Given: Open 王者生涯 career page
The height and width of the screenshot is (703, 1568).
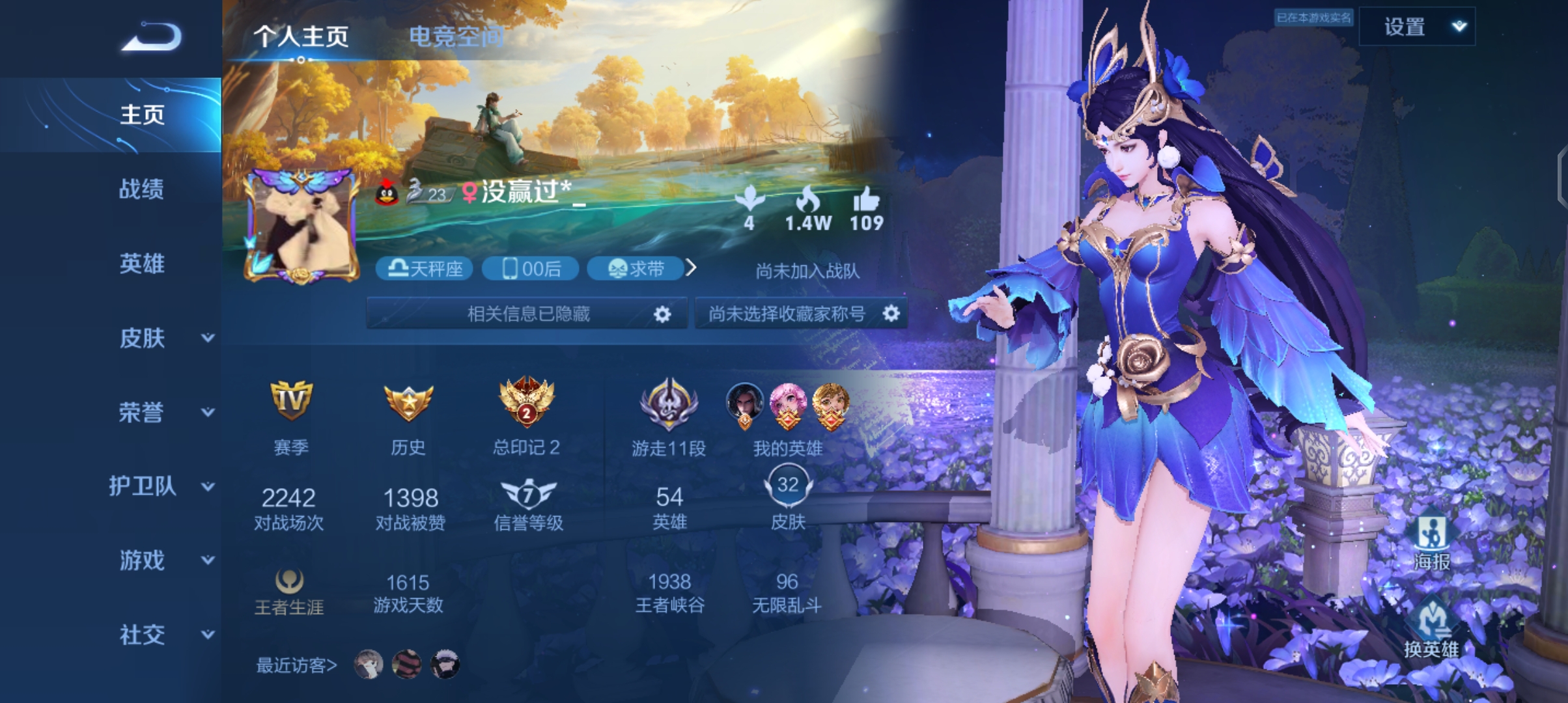Looking at the screenshot, I should (289, 590).
